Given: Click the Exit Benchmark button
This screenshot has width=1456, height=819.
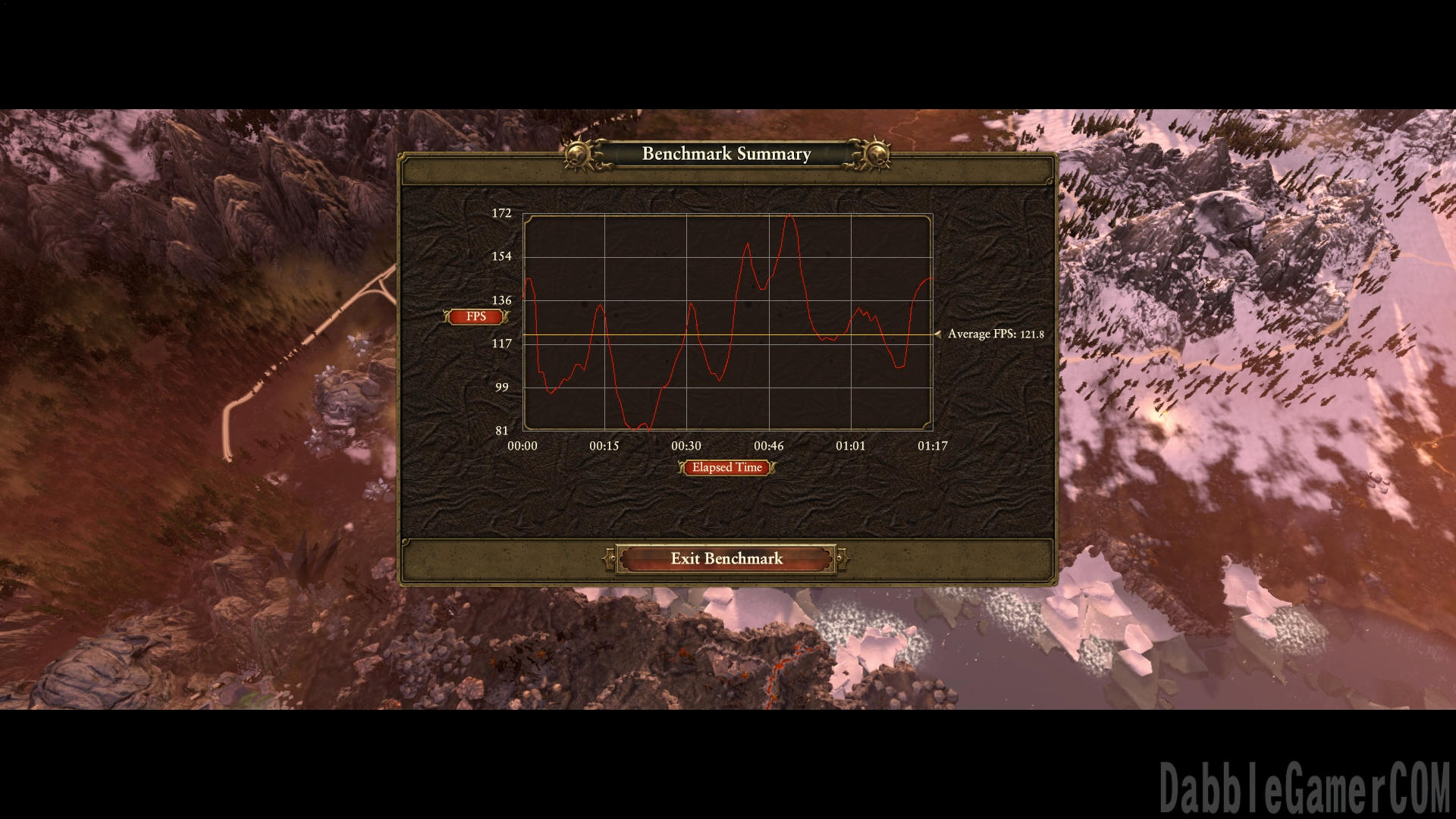Looking at the screenshot, I should coord(726,559).
